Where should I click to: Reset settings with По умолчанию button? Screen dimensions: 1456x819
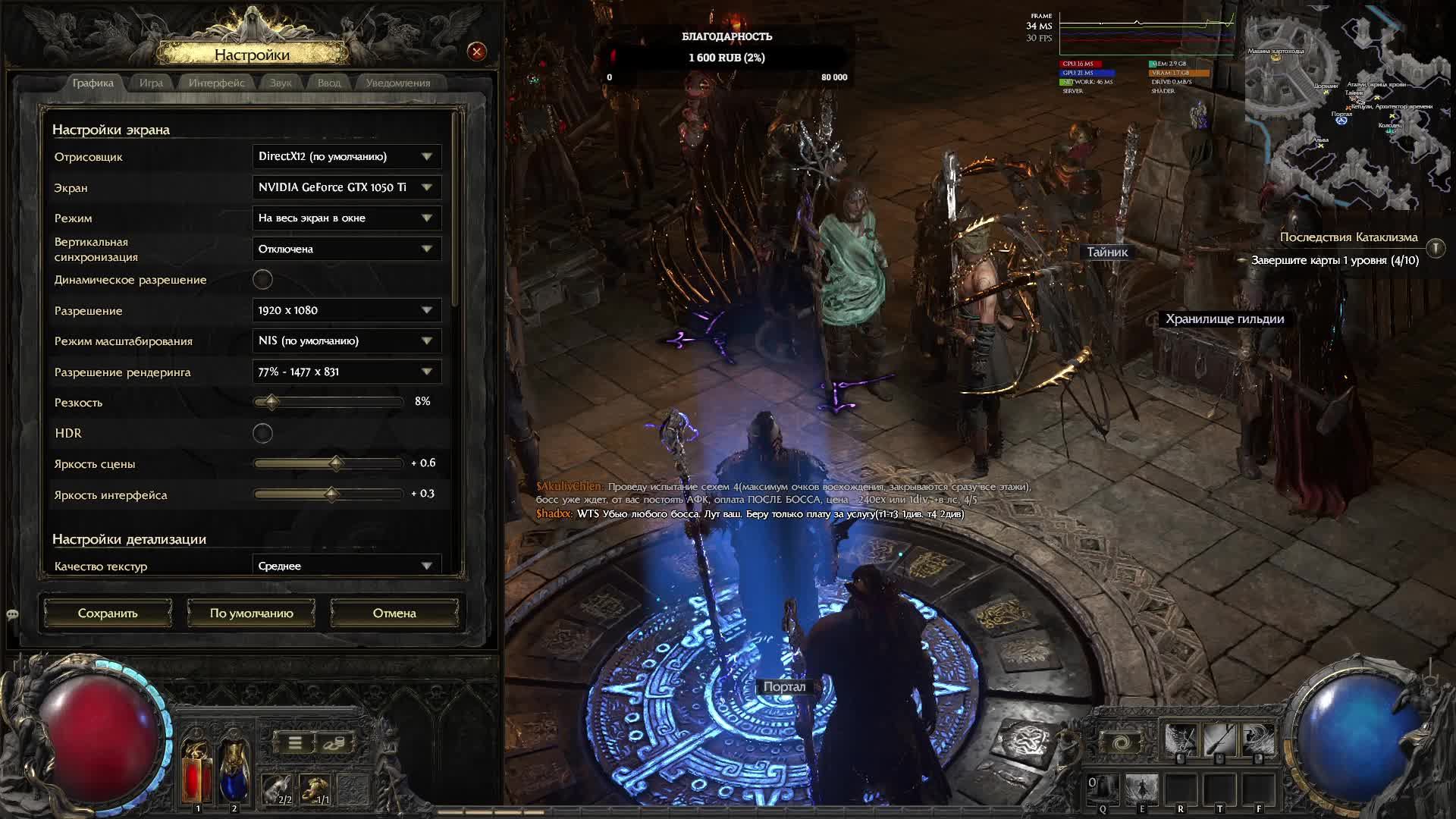pos(251,613)
